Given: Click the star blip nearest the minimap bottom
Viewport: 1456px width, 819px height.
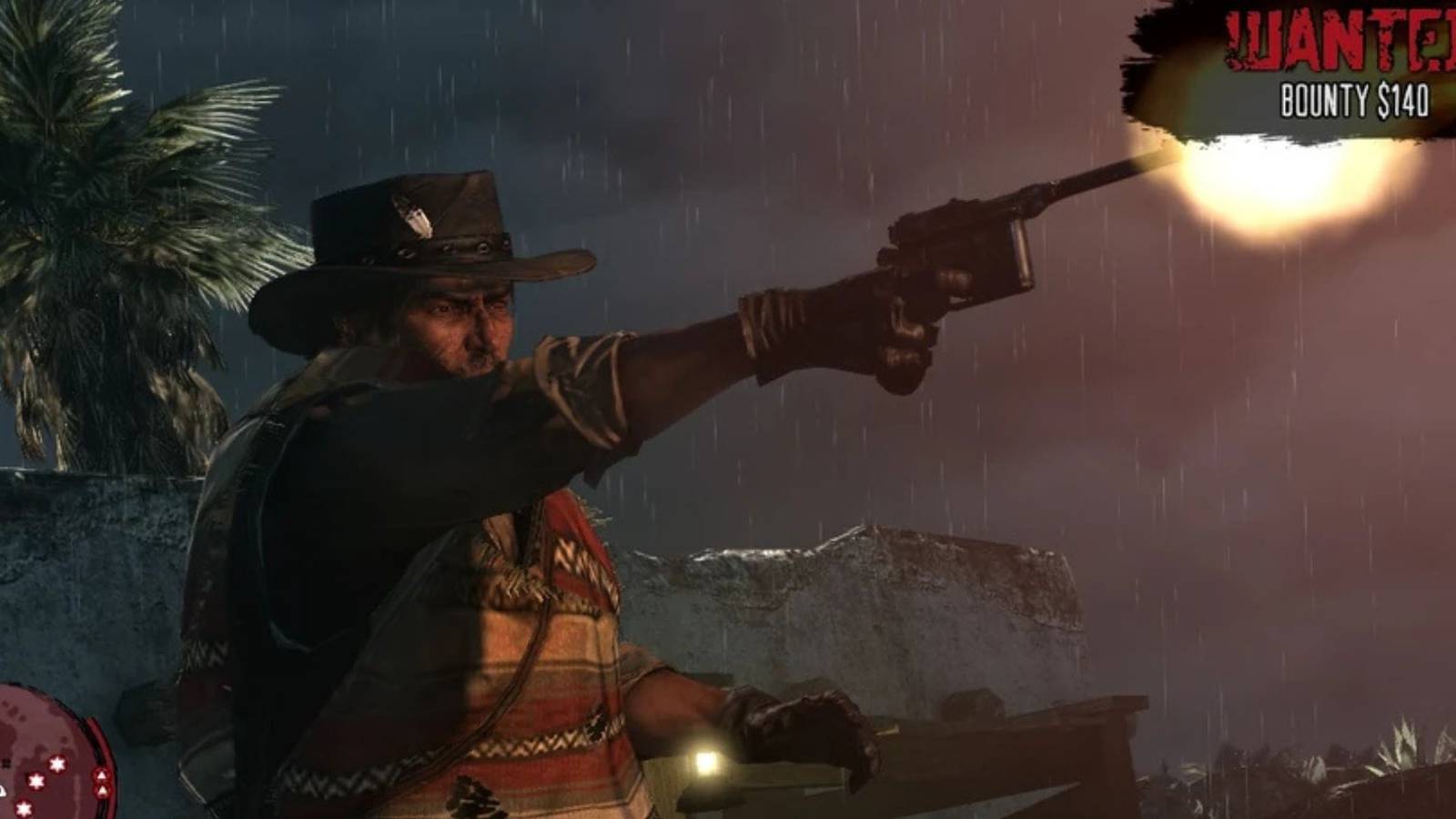Looking at the screenshot, I should coord(24,808).
